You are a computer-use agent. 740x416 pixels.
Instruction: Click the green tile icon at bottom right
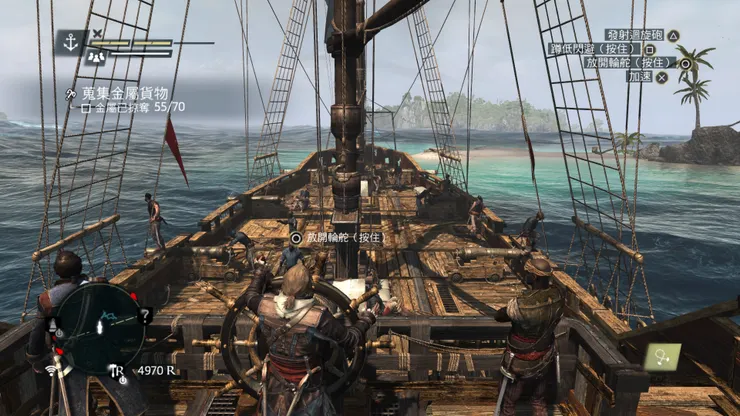pyautogui.click(x=662, y=356)
